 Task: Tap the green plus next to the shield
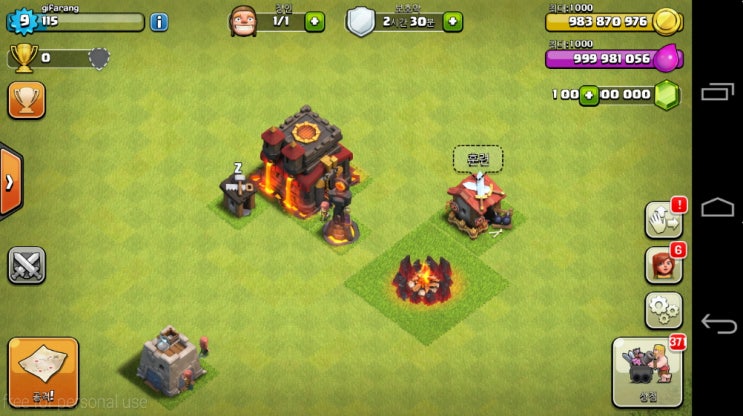[x=453, y=21]
